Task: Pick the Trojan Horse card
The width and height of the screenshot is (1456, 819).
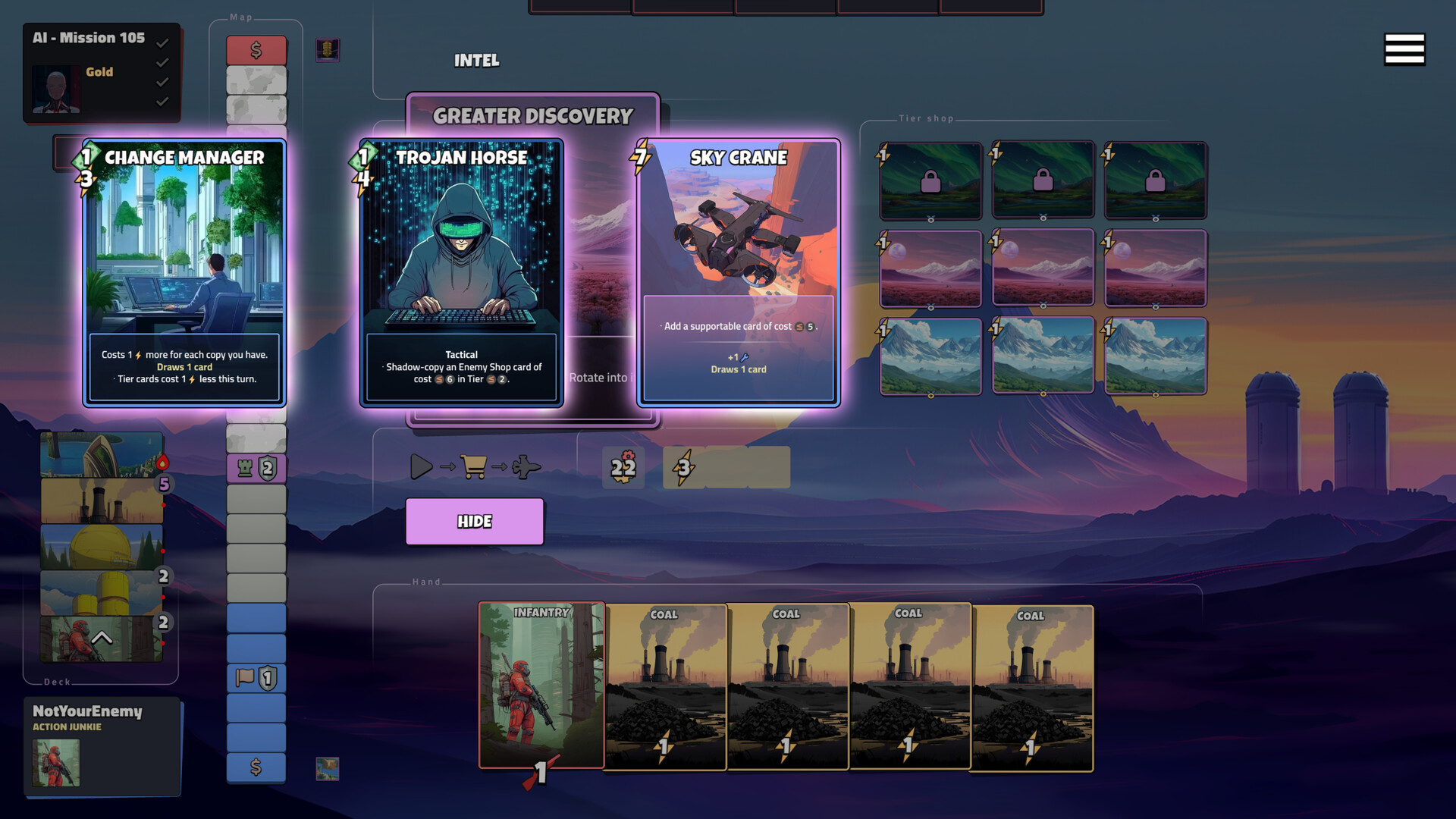Action: 461,273
